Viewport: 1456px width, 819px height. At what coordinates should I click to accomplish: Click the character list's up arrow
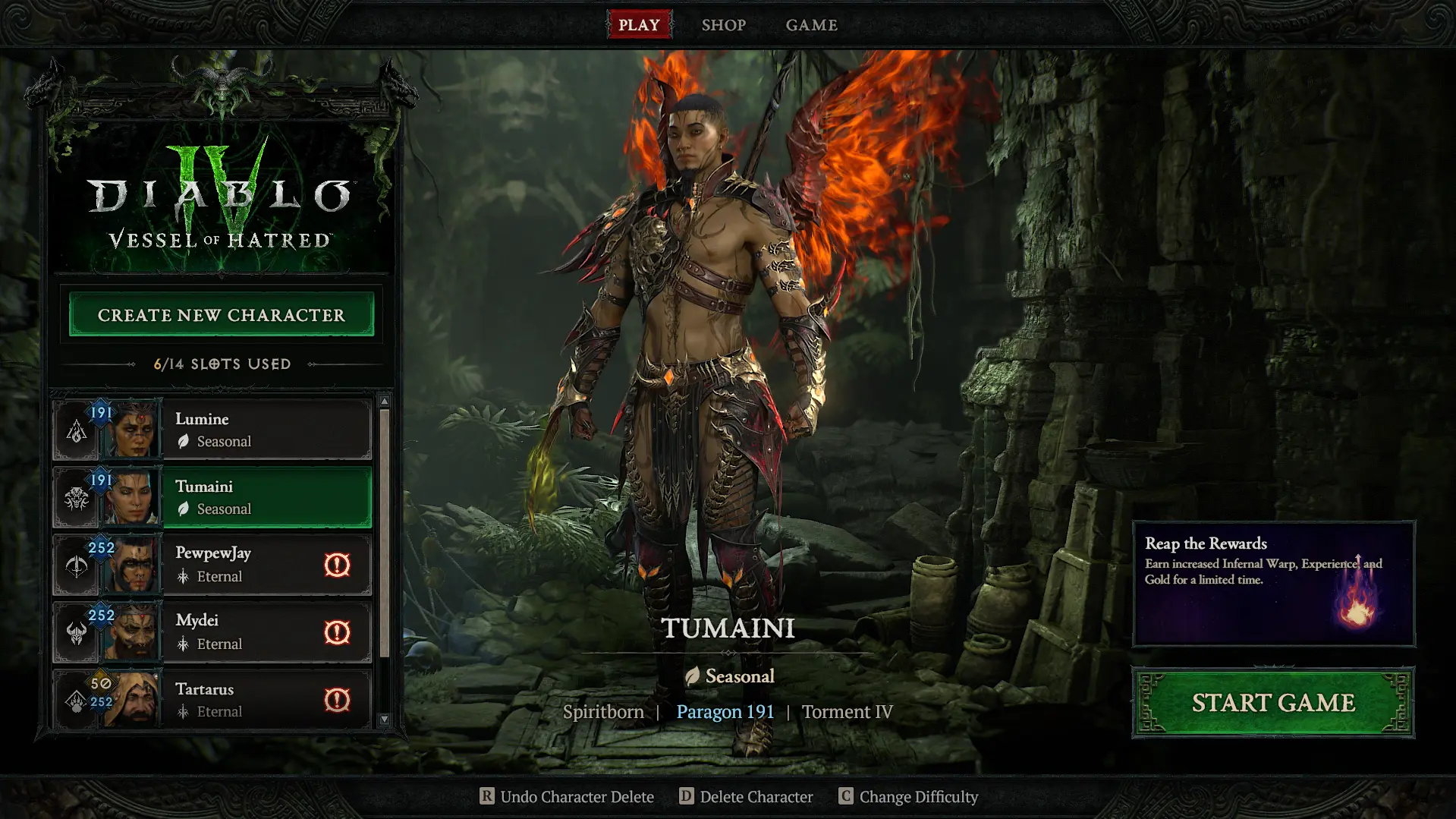(385, 401)
